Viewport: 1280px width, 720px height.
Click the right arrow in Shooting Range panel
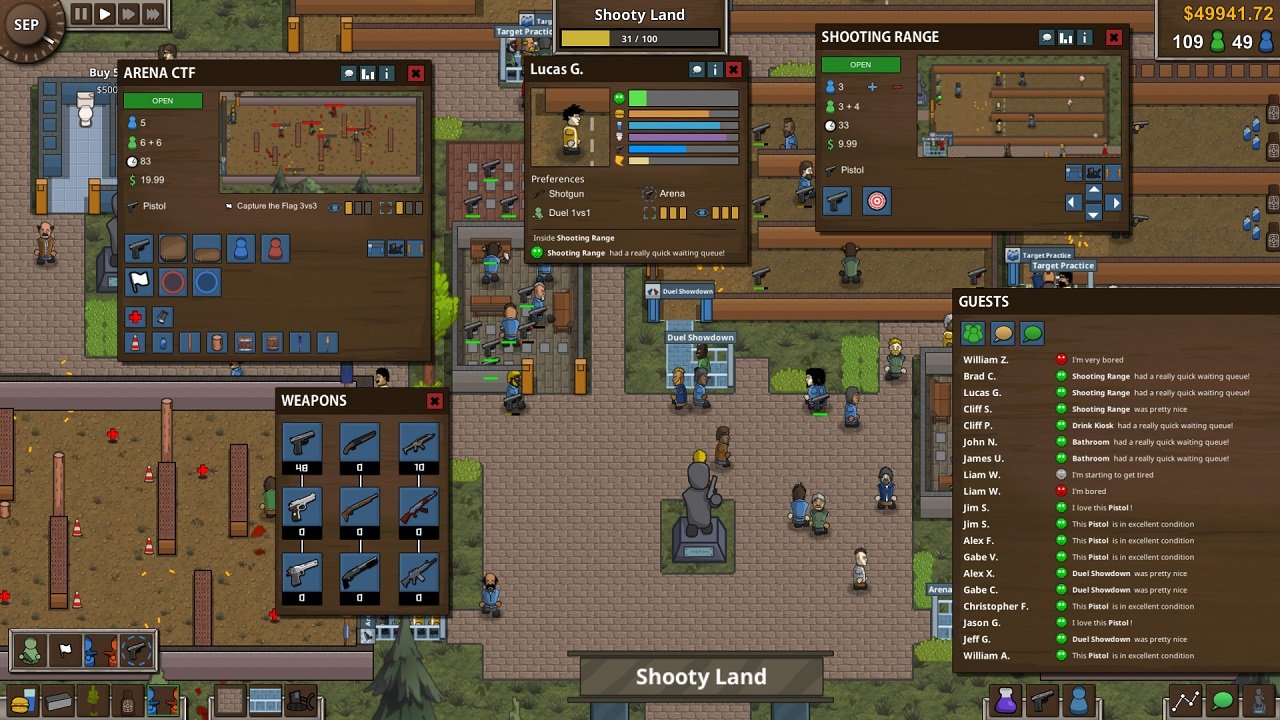(1117, 201)
